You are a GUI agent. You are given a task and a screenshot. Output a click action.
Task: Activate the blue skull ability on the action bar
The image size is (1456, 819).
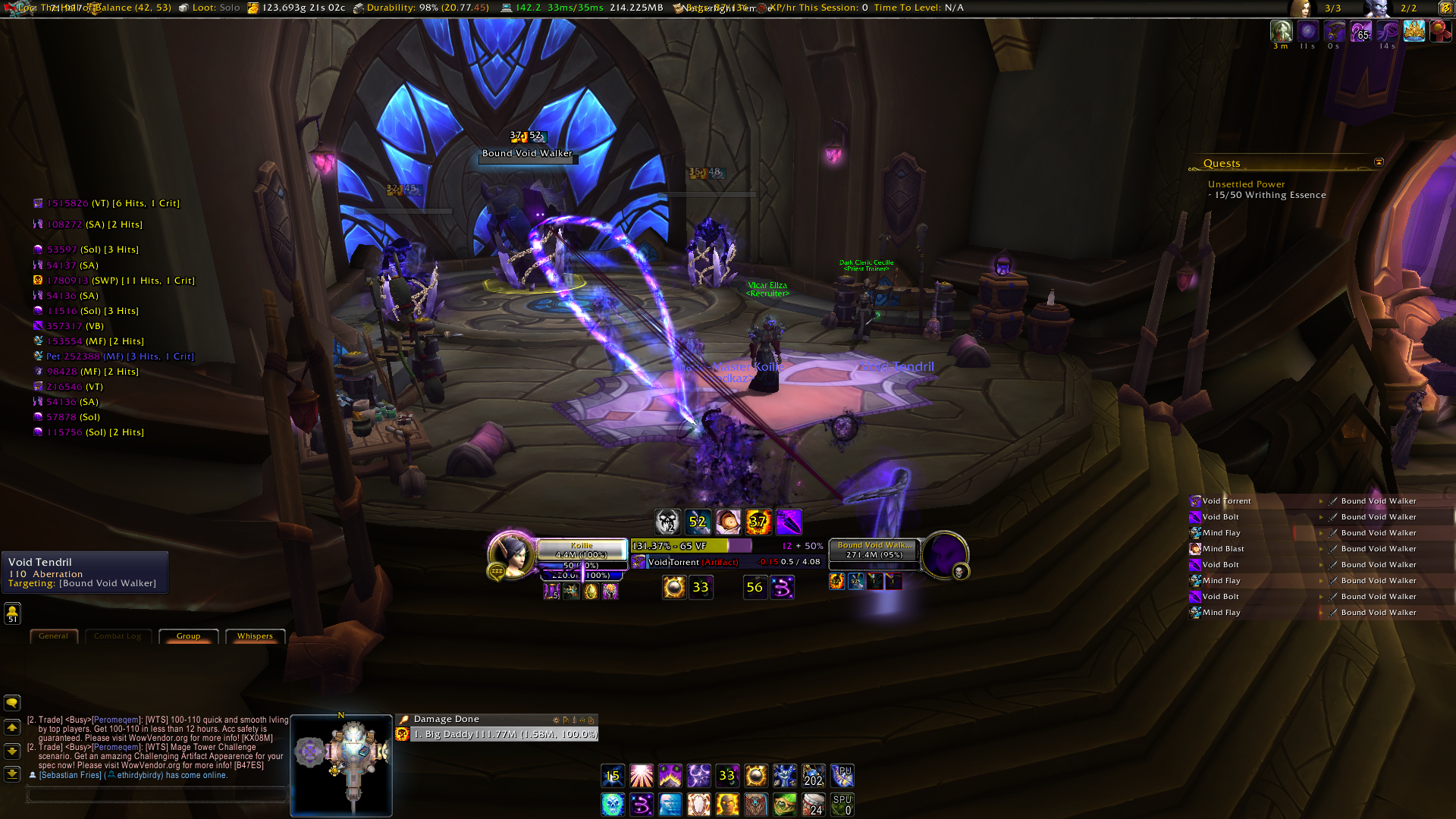click(613, 804)
